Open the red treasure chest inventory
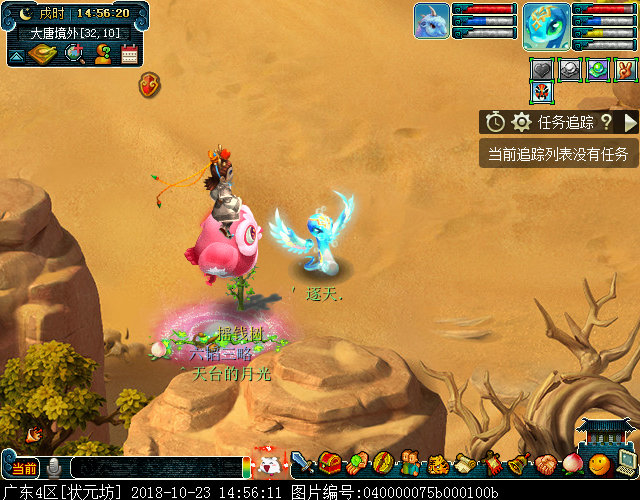 (329, 463)
